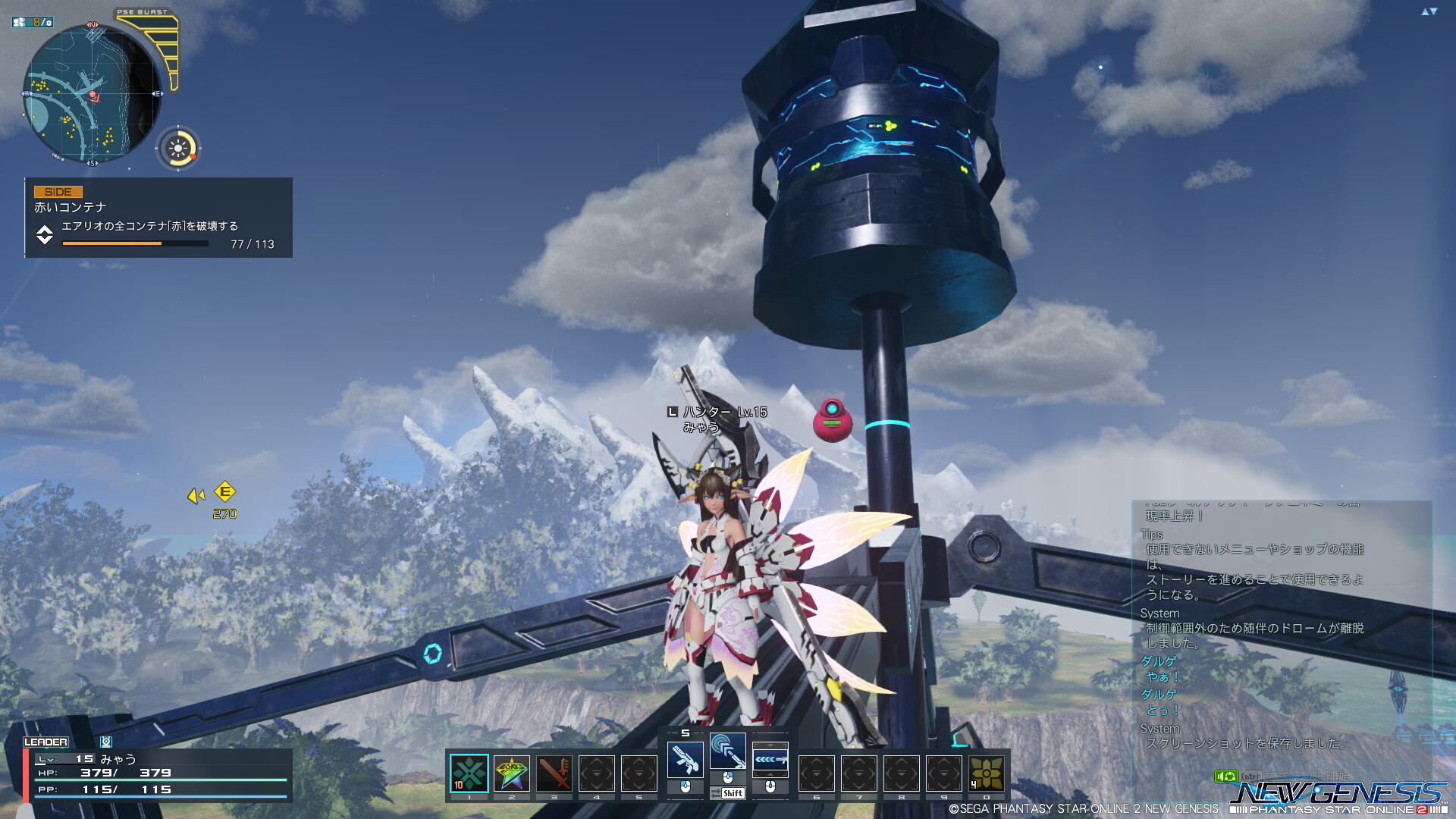Click the day-night sun clock dial

(x=179, y=149)
